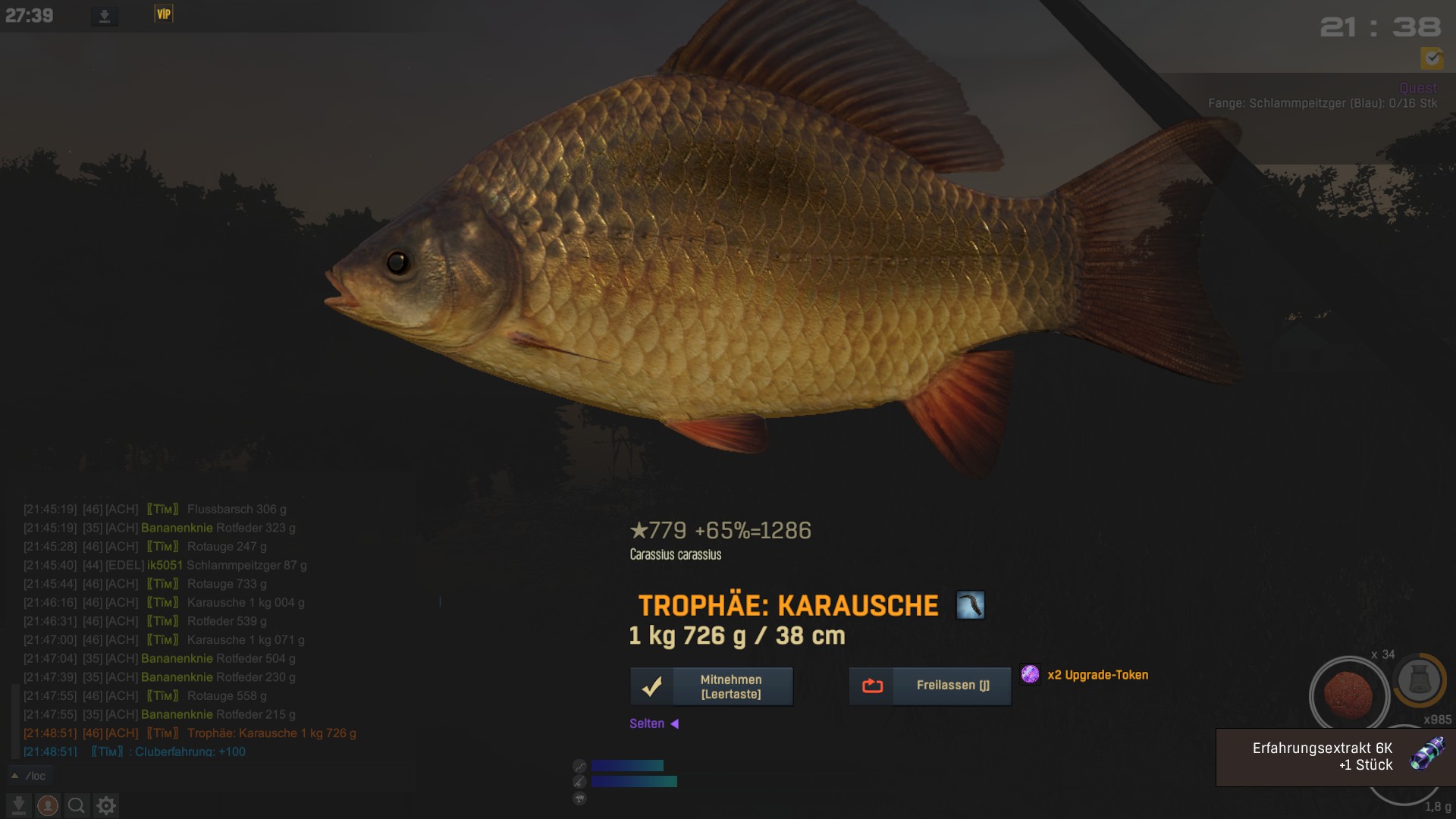This screenshot has height=819, width=1456.
Task: Select the red groundbait ball slot
Action: pos(1348,693)
